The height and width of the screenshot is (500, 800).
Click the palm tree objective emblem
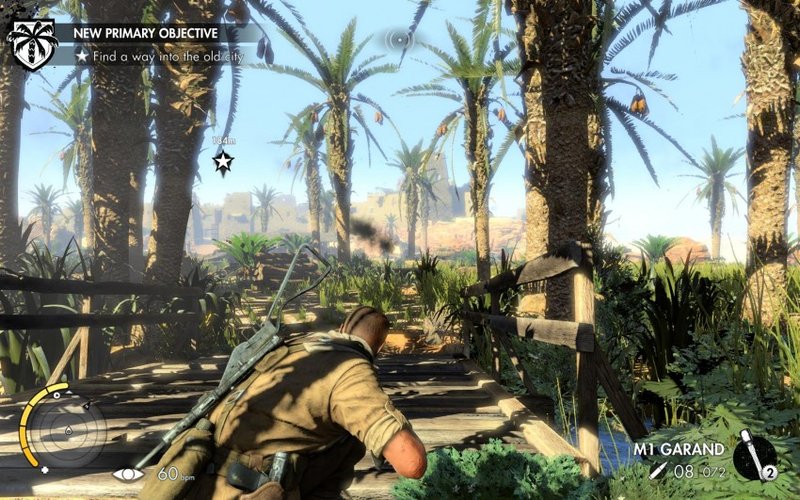(x=32, y=44)
